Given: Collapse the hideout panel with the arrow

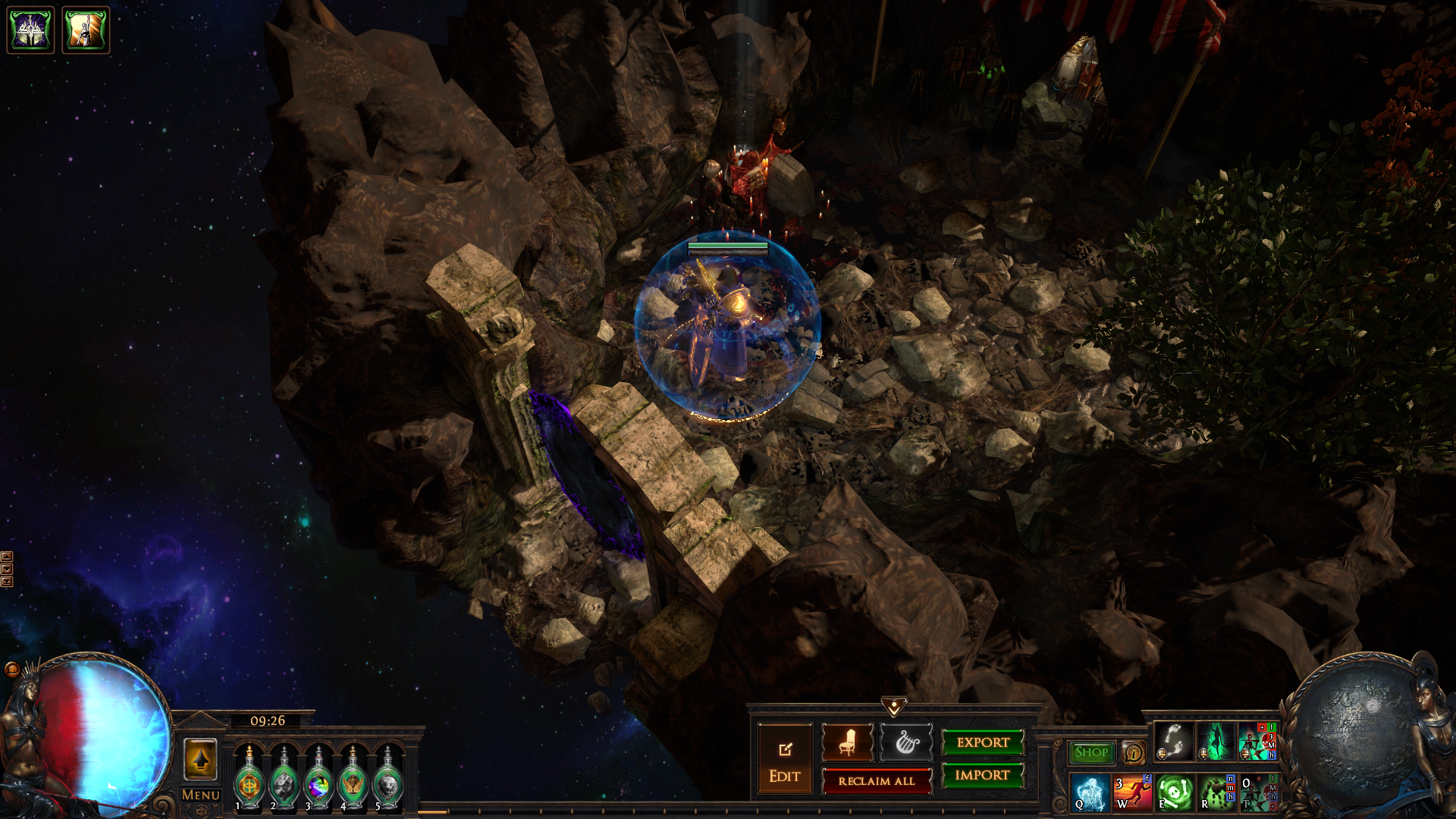Looking at the screenshot, I should click(x=894, y=708).
